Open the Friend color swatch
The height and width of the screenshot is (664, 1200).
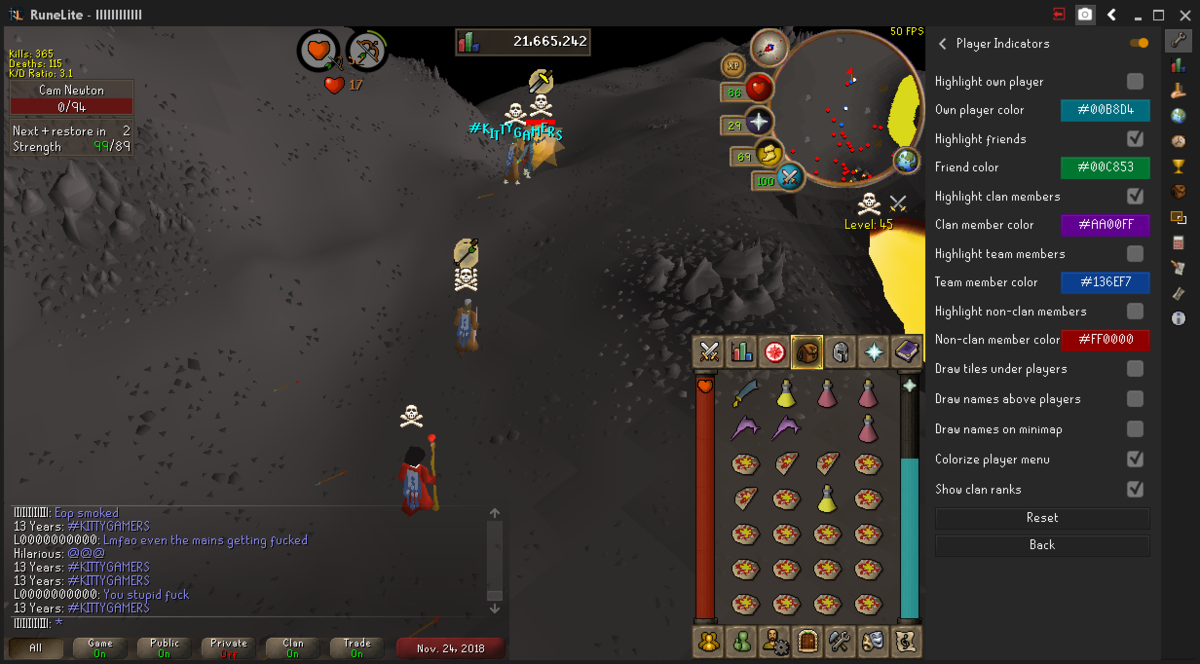point(1105,167)
